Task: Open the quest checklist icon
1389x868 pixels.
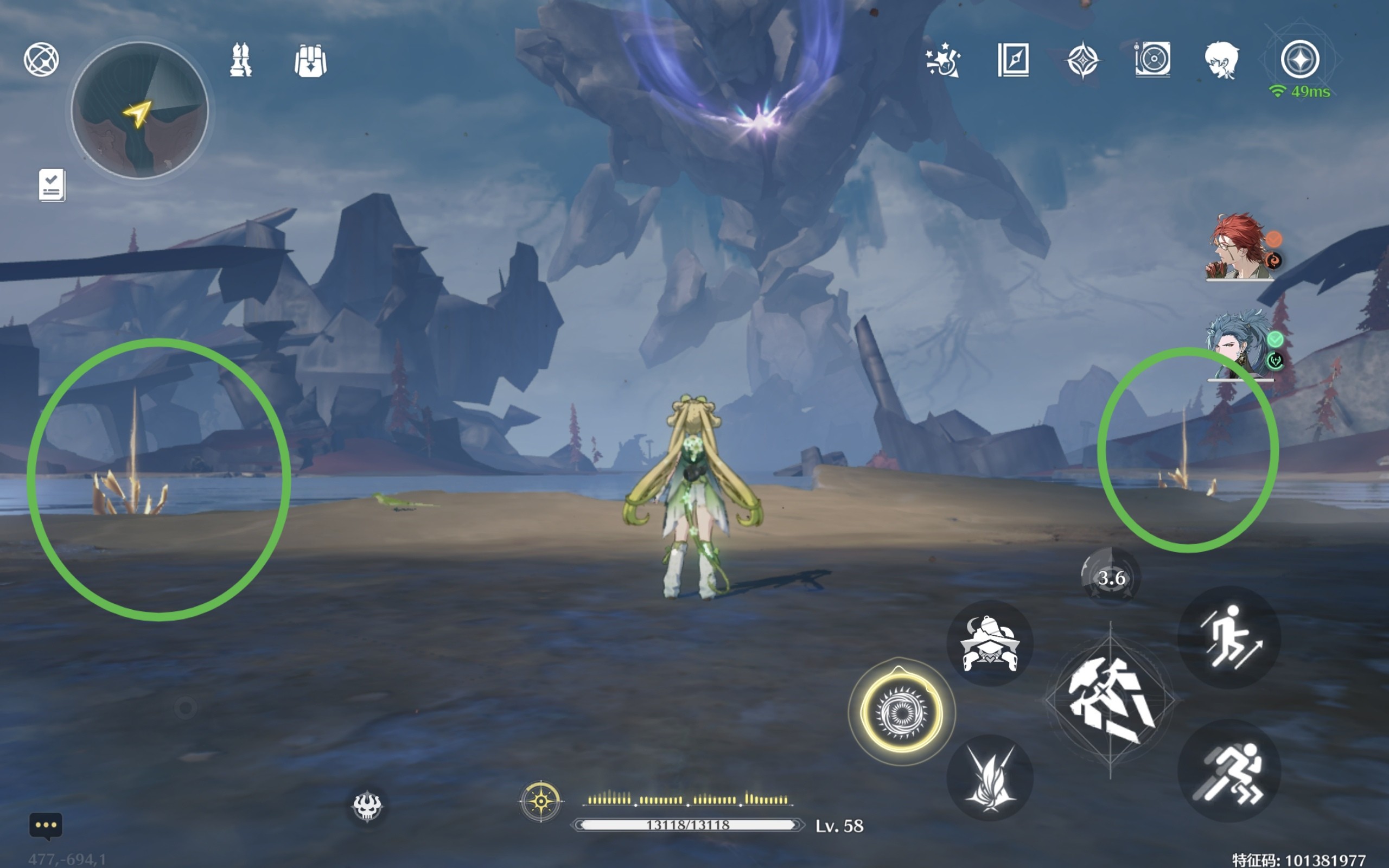Action: (x=52, y=185)
